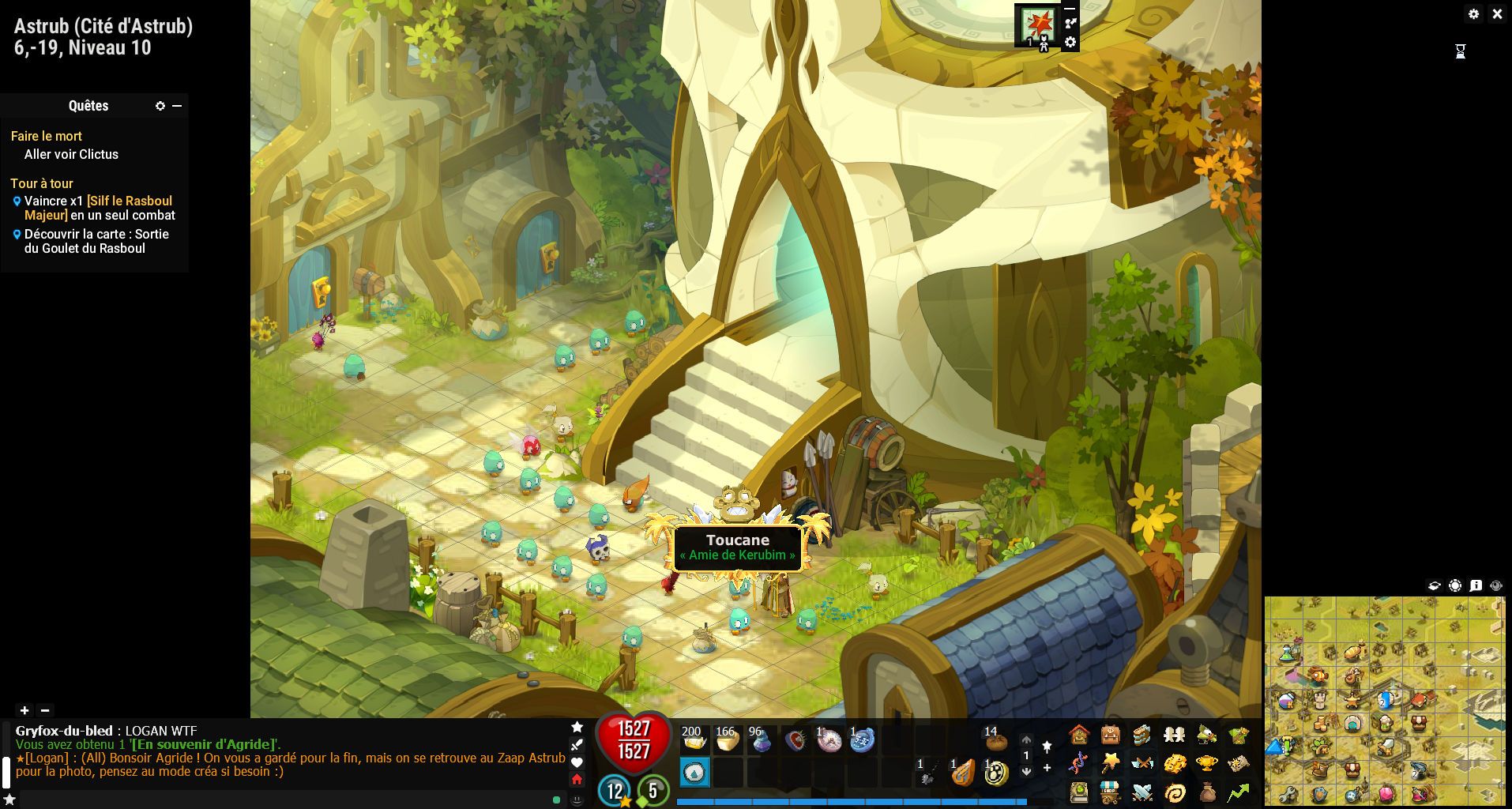Image resolution: width=1512 pixels, height=809 pixels.
Task: Close the window with the top-right X
Action: coord(1497,14)
